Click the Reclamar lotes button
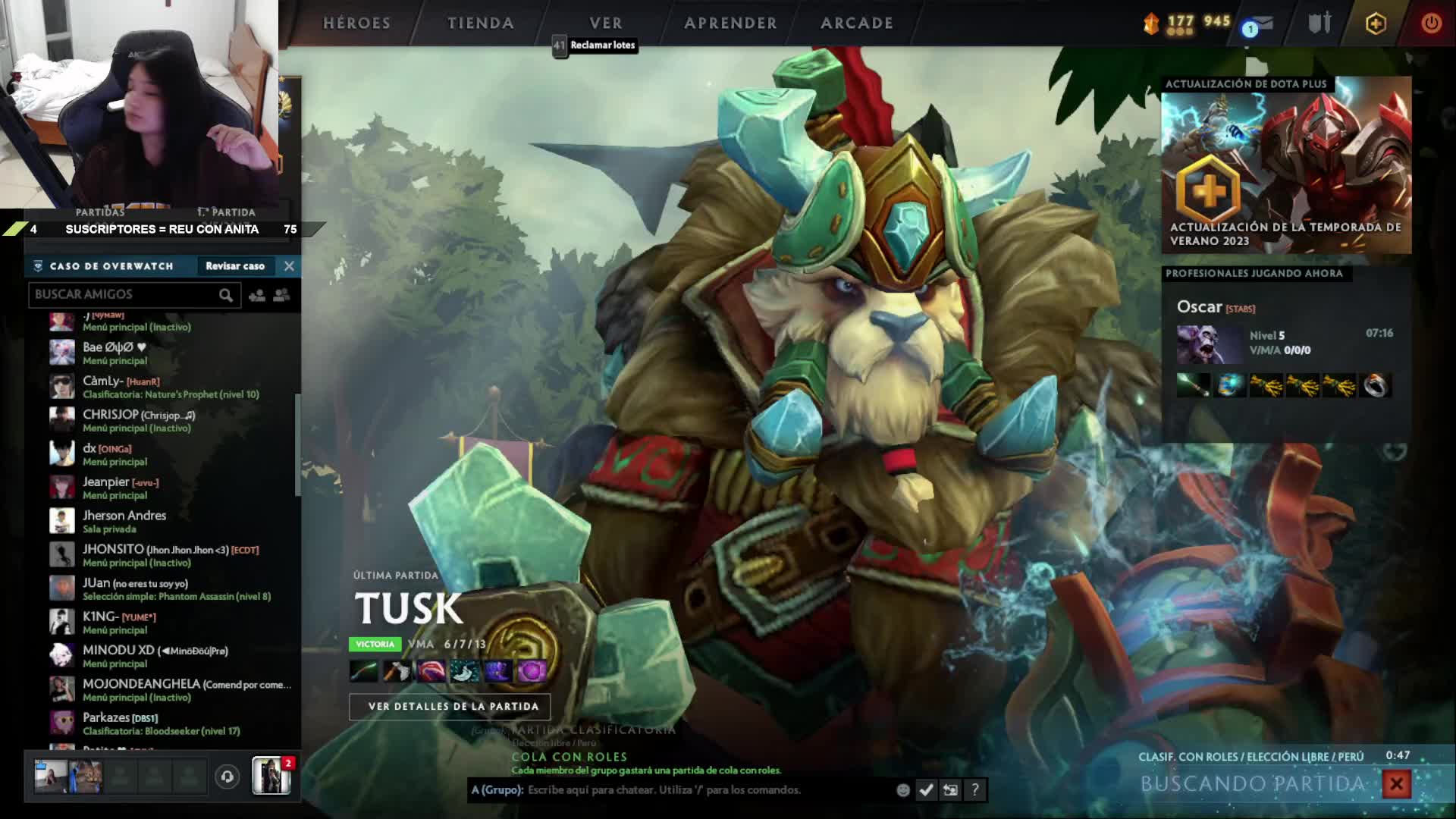This screenshot has height=819, width=1456. [602, 45]
